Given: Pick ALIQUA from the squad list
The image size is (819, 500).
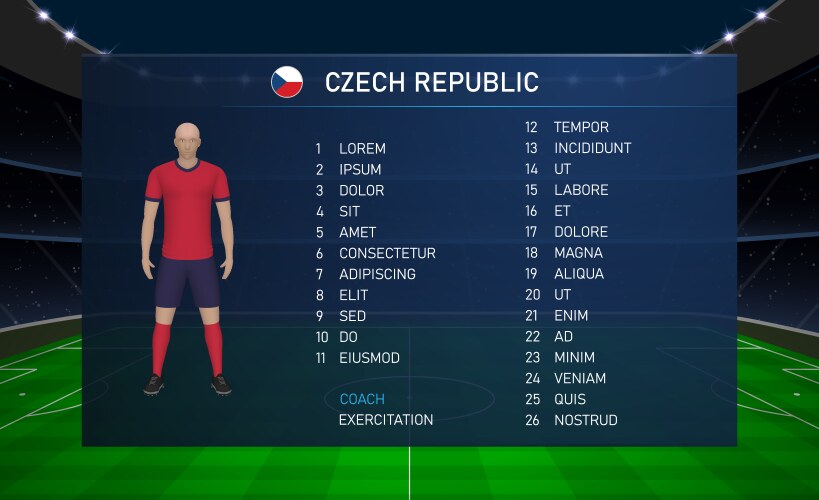Looking at the screenshot, I should pyautogui.click(x=579, y=274).
